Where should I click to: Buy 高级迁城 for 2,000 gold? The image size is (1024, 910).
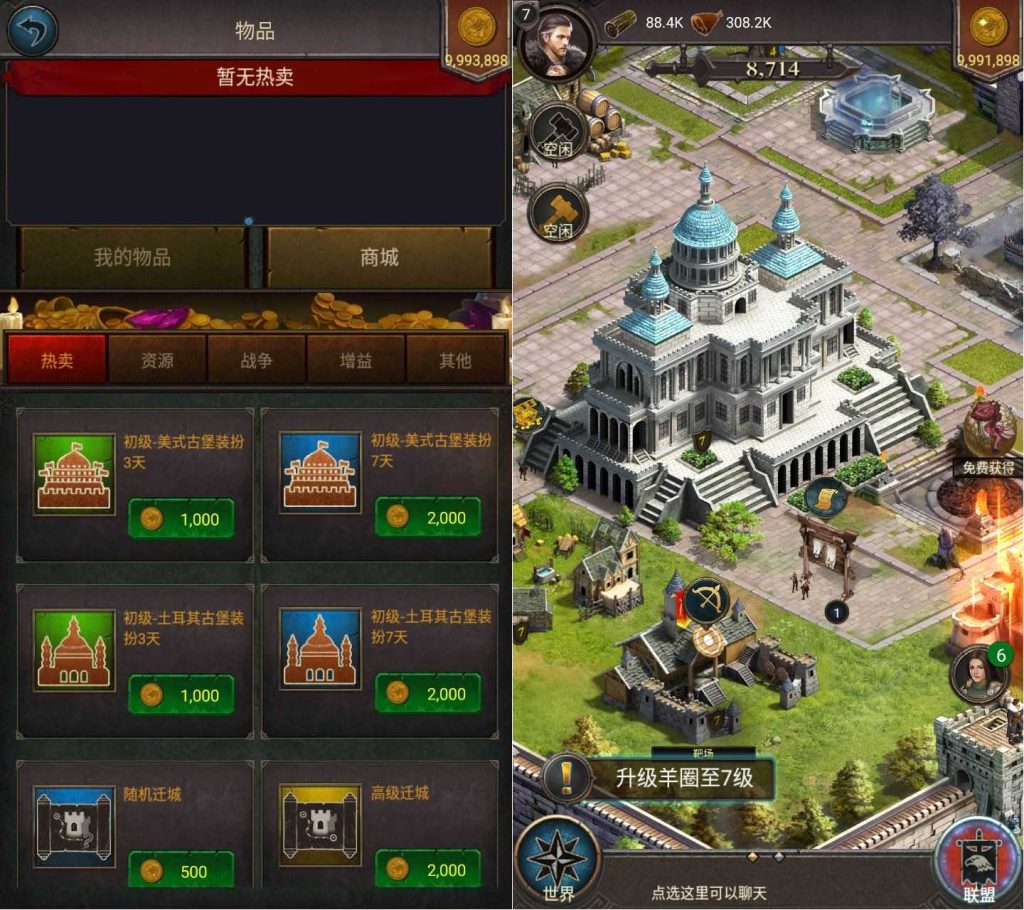[428, 871]
